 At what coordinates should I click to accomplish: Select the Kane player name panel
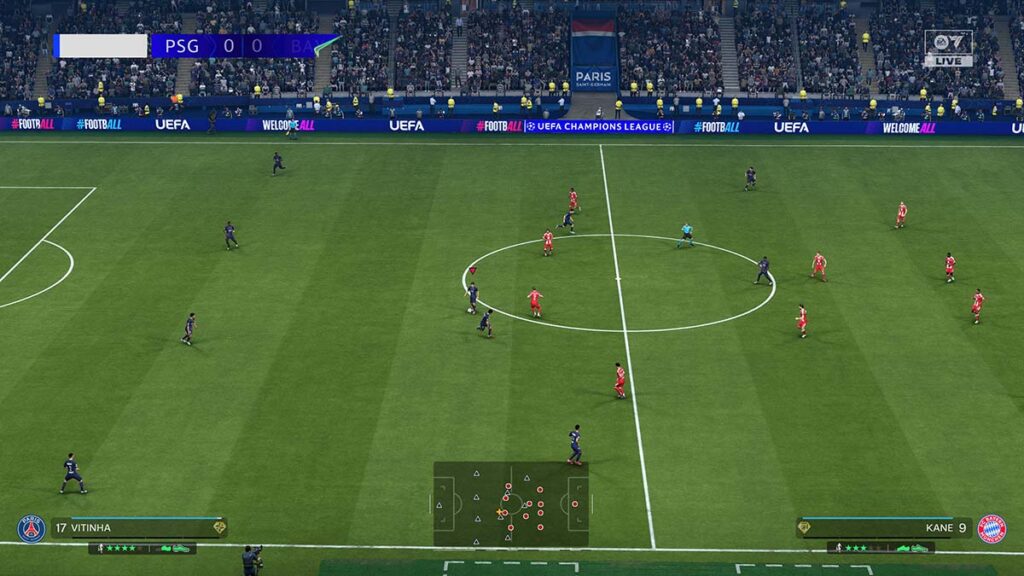883,527
